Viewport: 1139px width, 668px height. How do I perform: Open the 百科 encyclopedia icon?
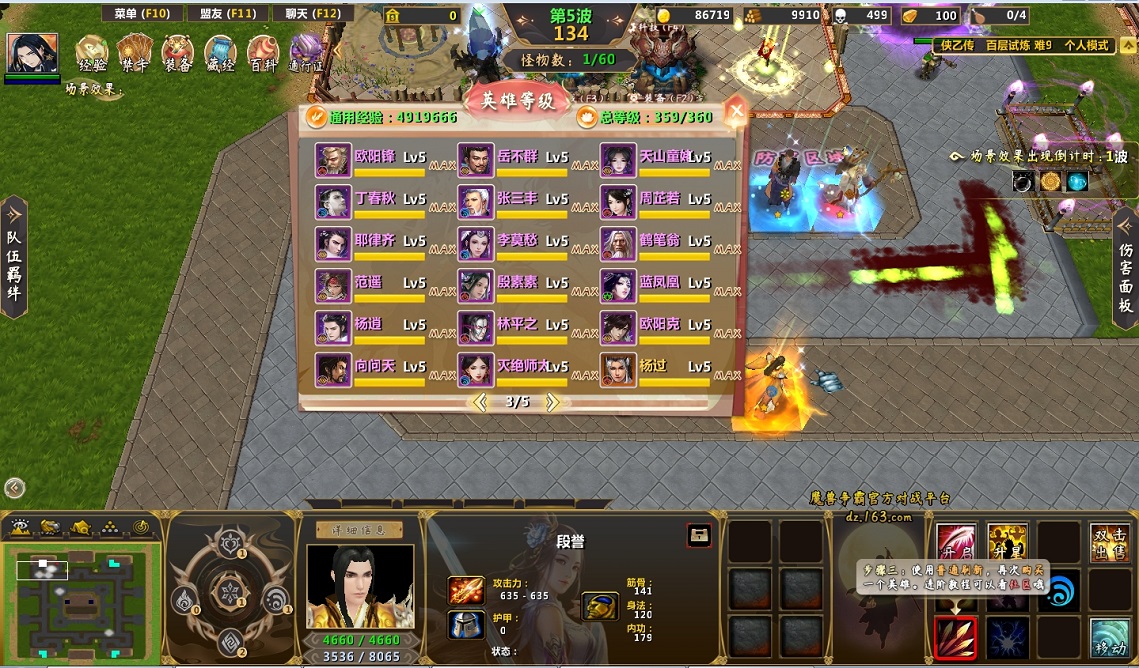263,52
